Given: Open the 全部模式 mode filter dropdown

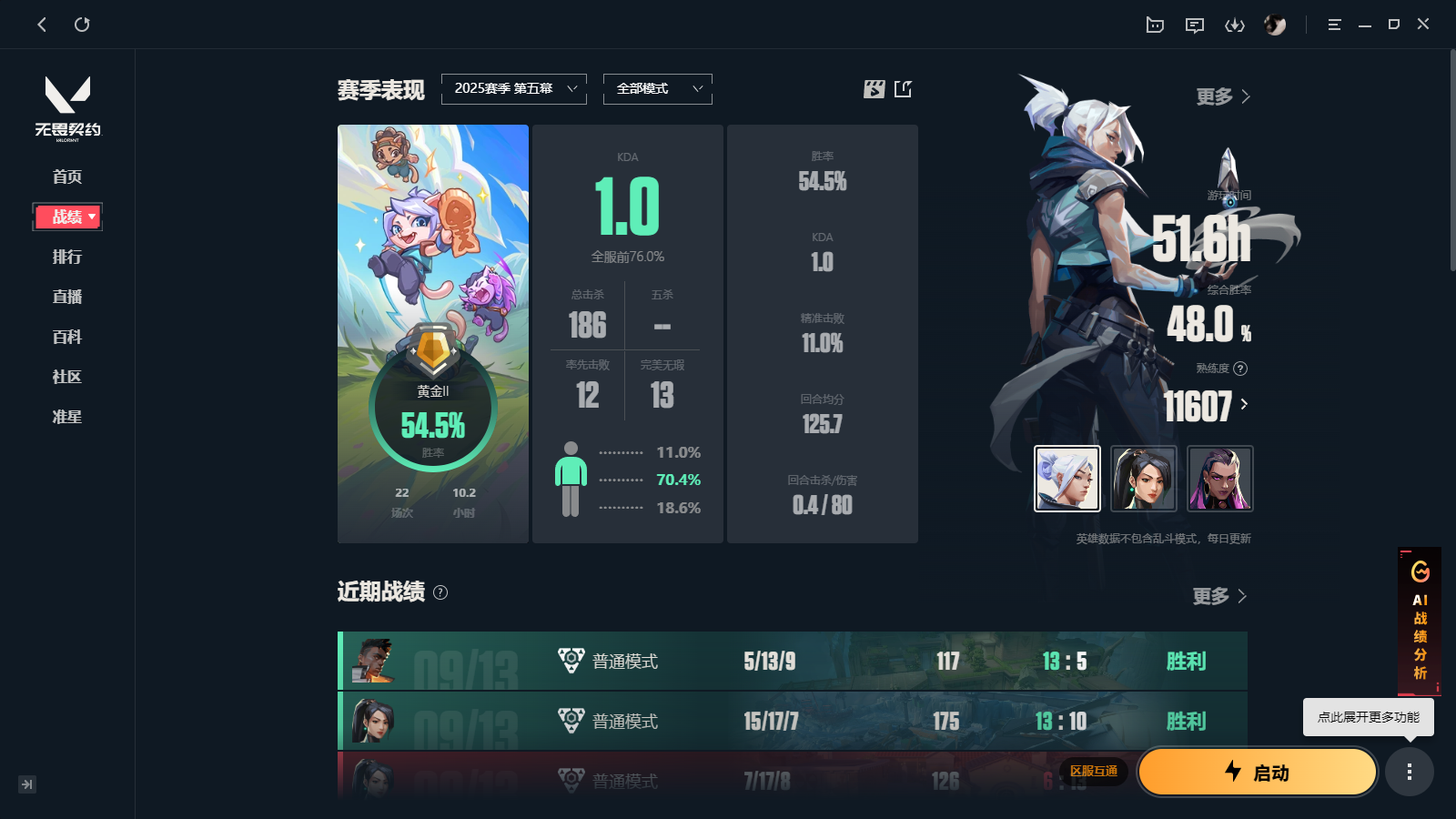Looking at the screenshot, I should tap(657, 88).
